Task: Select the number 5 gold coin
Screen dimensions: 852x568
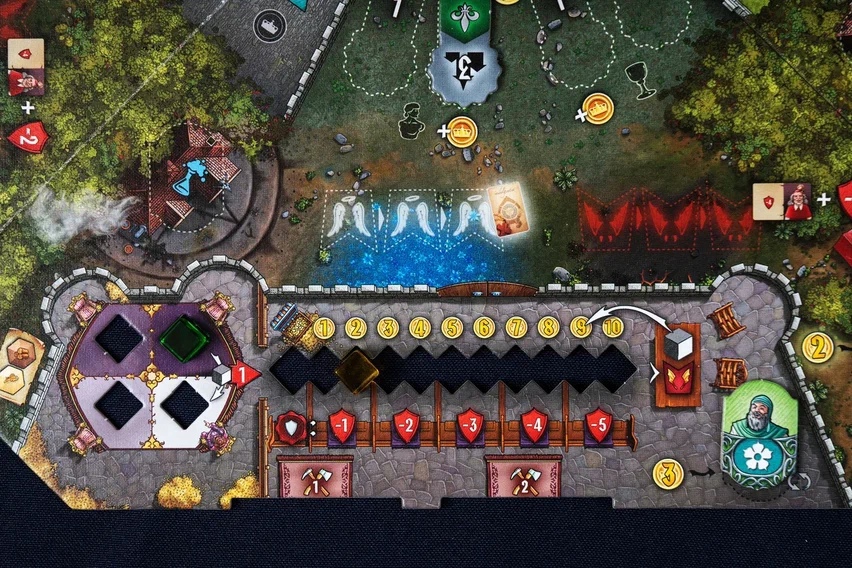Action: tap(452, 327)
